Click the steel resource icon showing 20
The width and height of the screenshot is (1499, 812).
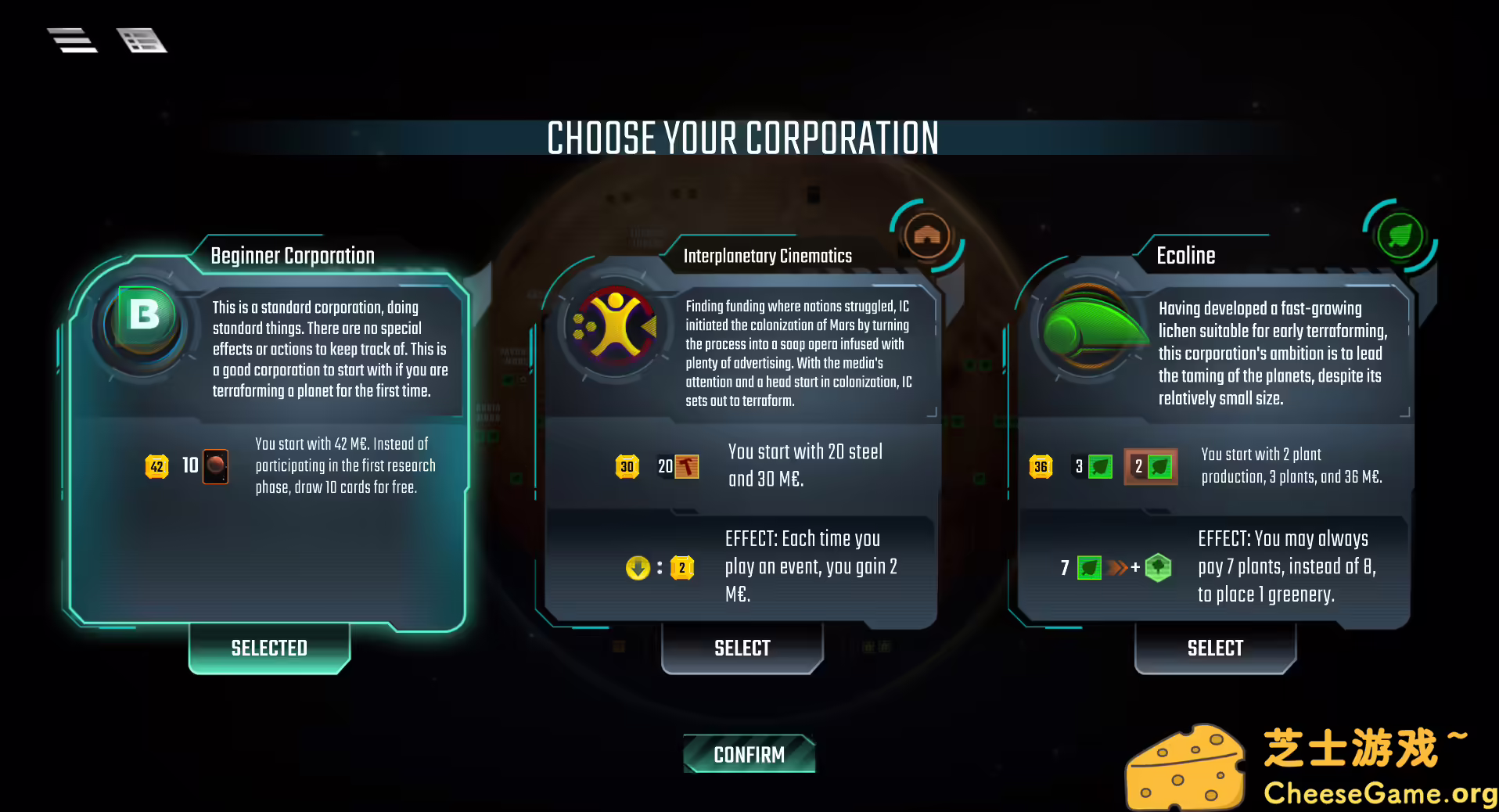point(679,466)
